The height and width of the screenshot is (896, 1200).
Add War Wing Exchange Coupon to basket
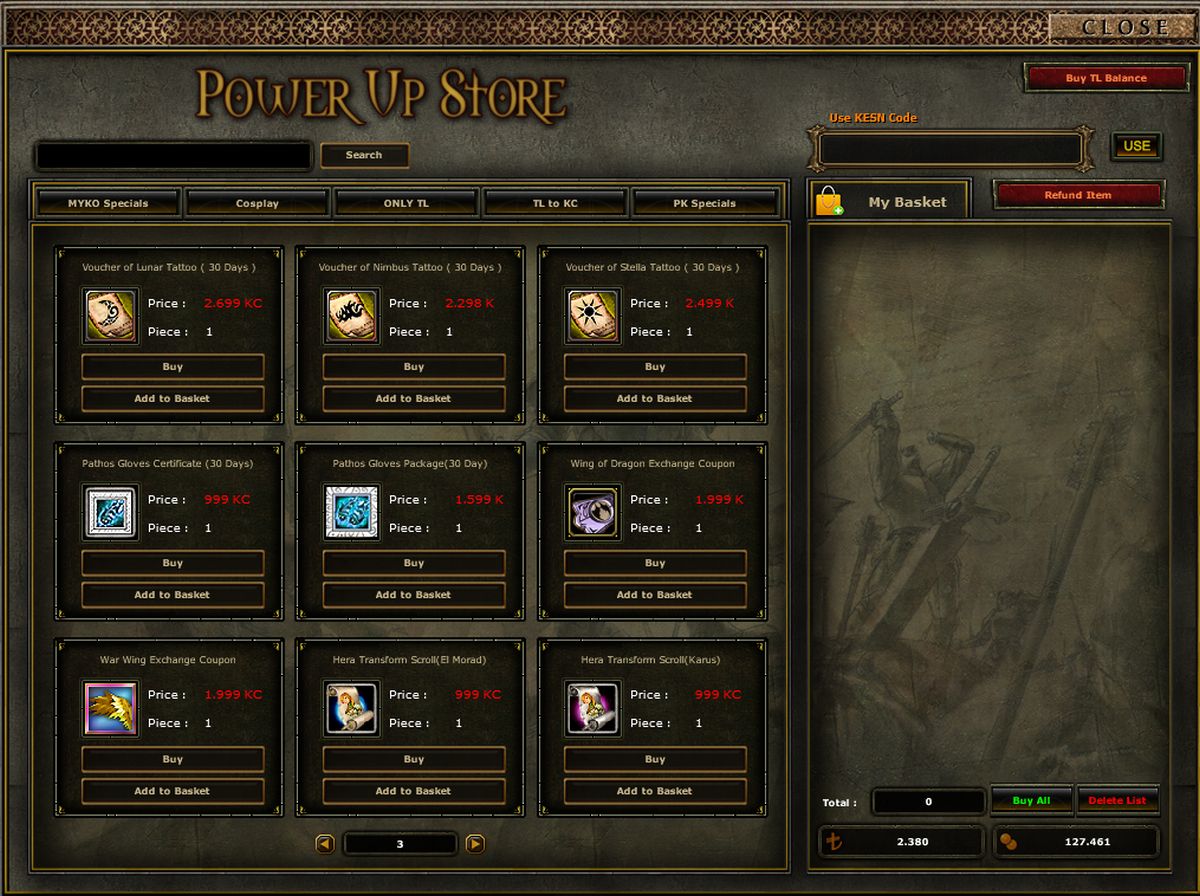click(172, 791)
